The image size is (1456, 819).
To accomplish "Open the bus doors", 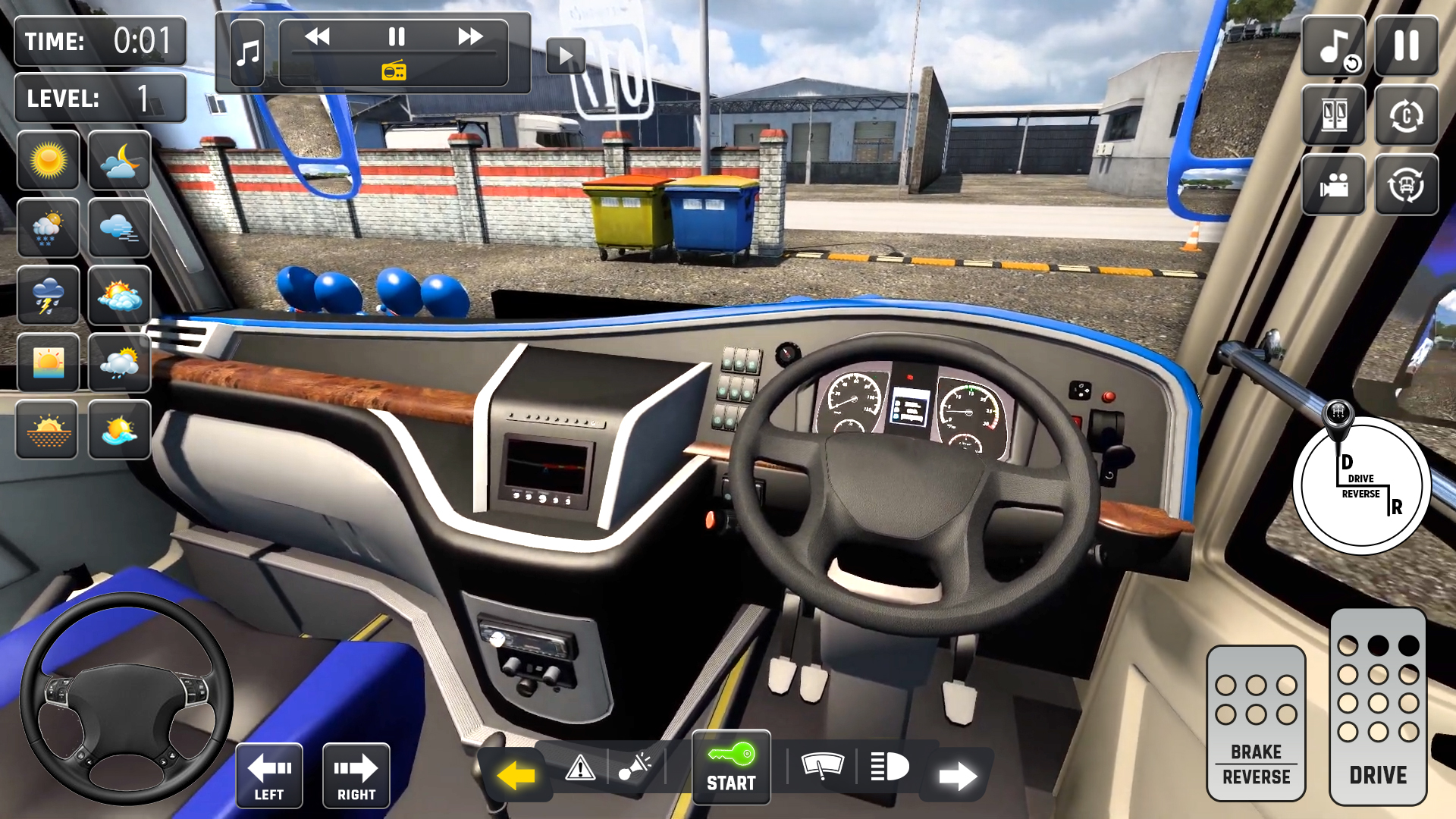I will (x=1332, y=115).
